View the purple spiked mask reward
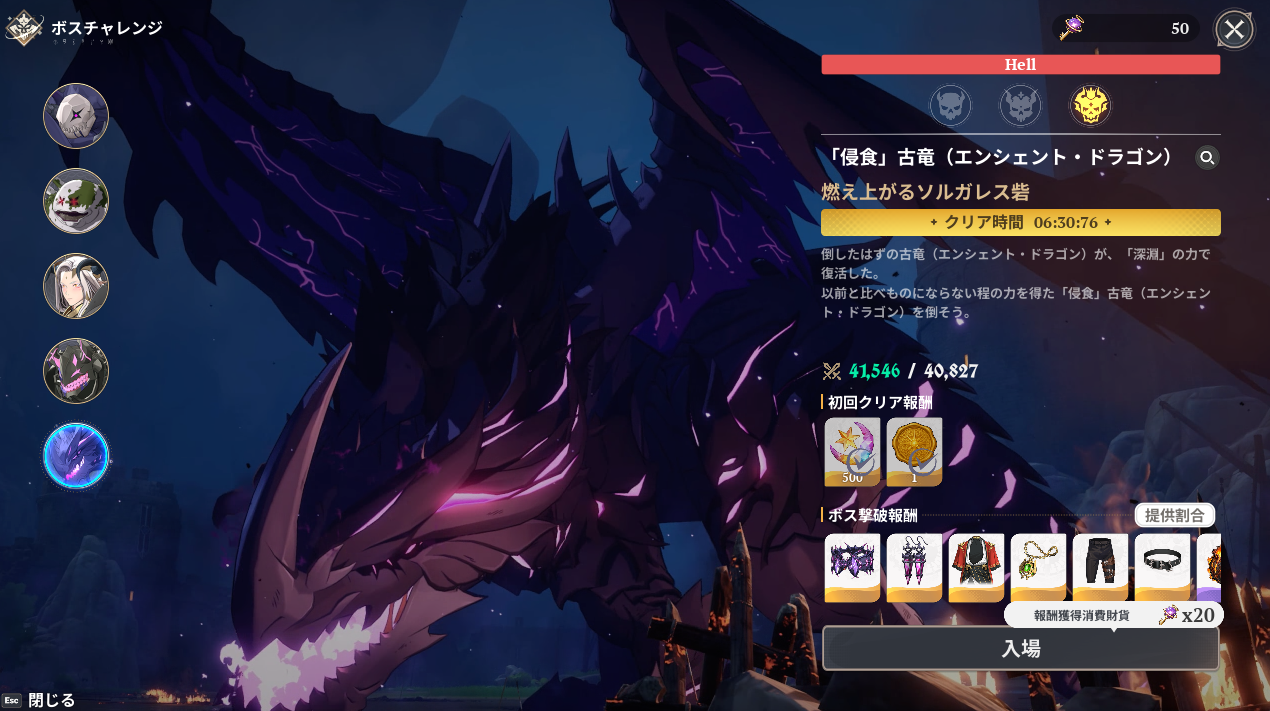The image size is (1270, 711). pyautogui.click(x=852, y=567)
